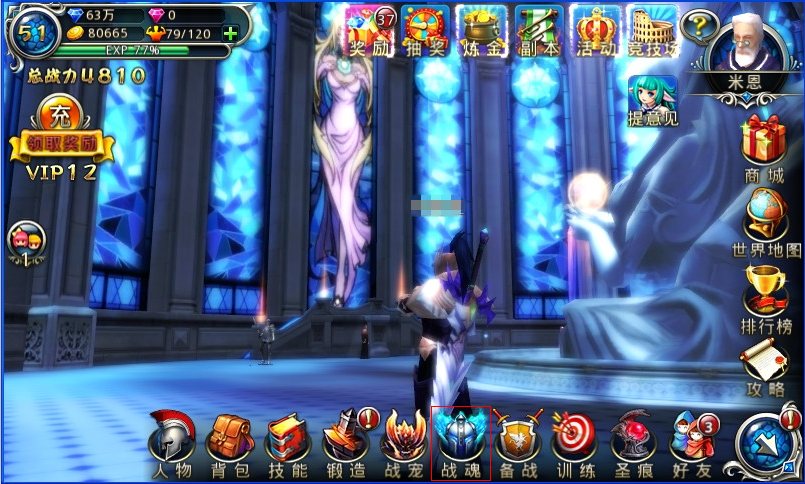The width and height of the screenshot is (805, 484).
Task: Click the question mark help button
Action: 700,24
